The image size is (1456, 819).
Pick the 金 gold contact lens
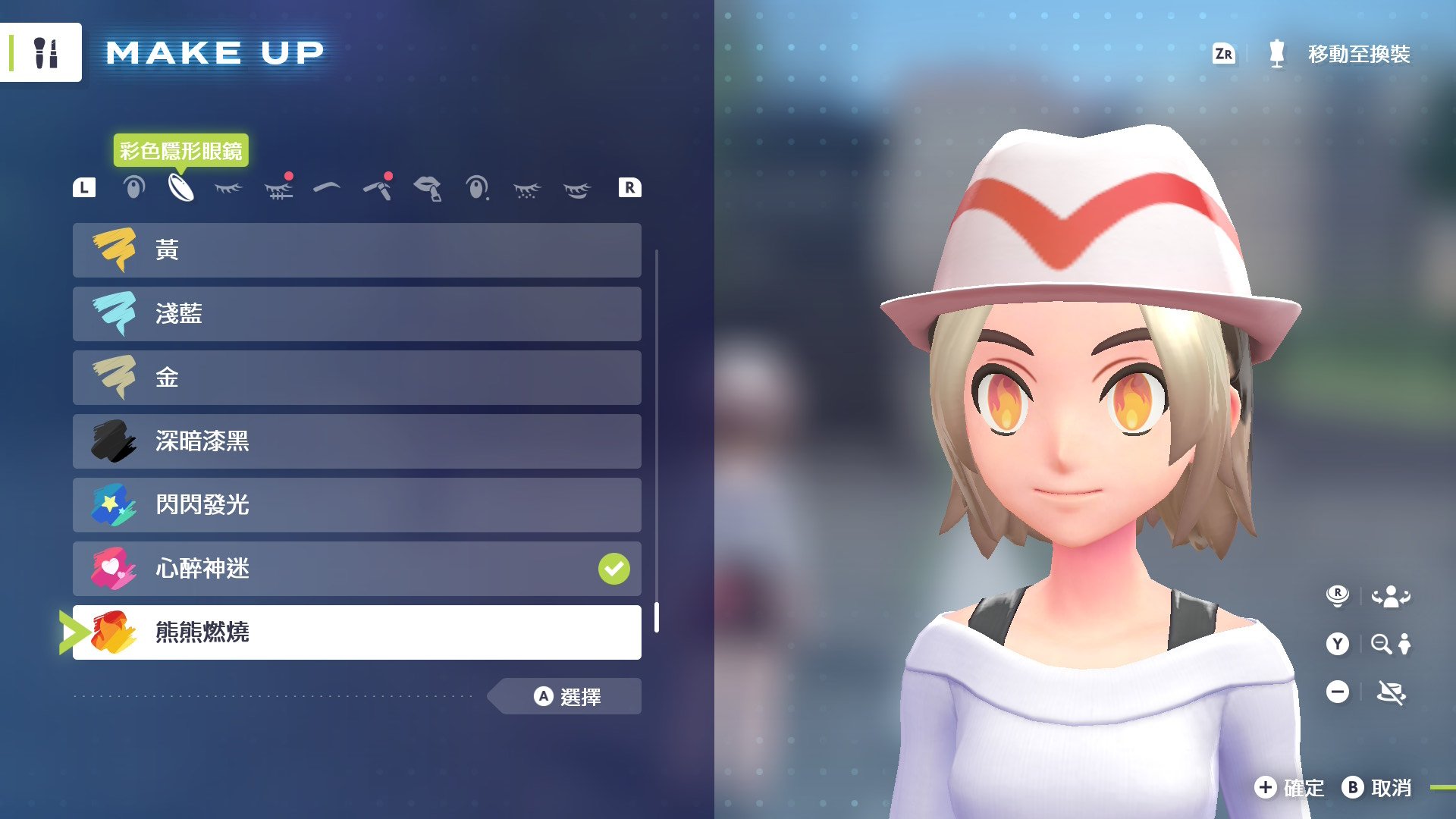pyautogui.click(x=356, y=378)
